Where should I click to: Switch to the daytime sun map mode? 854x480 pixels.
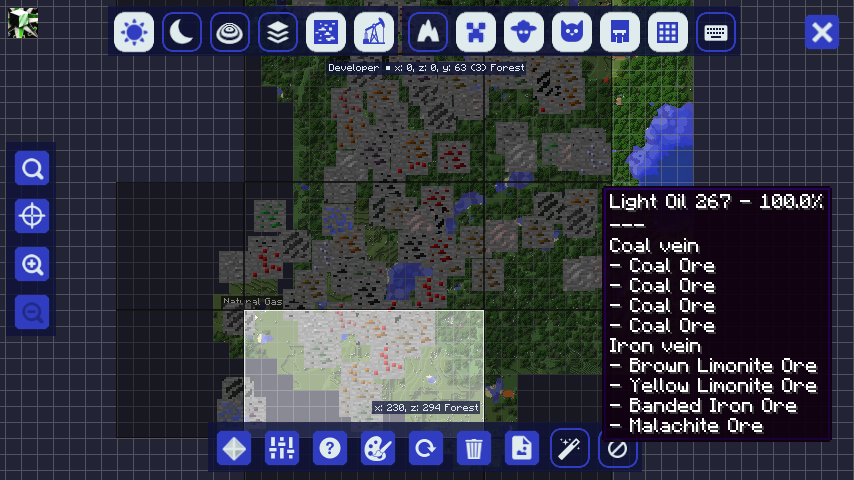133,33
